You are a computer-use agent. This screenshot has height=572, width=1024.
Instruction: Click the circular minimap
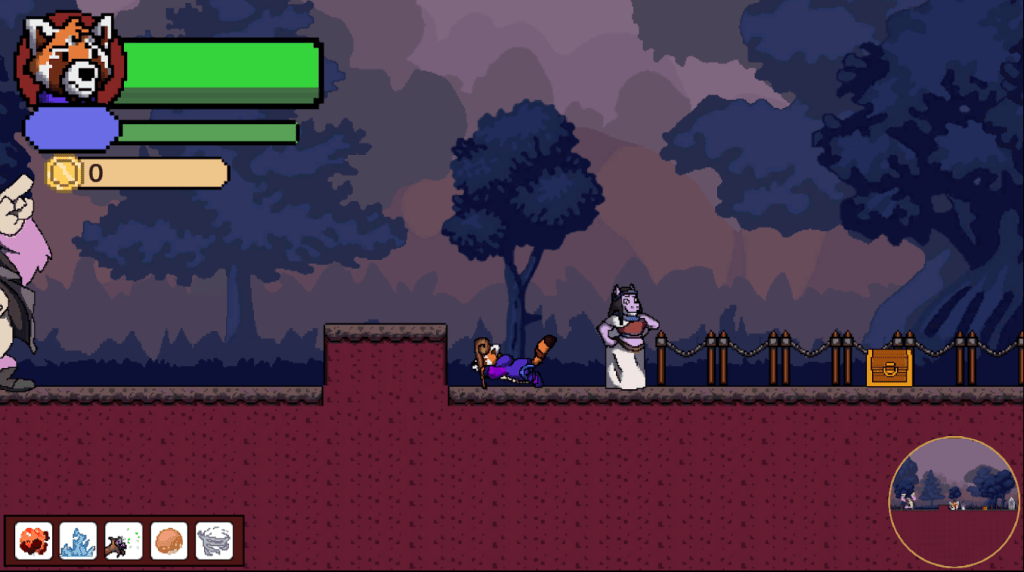tap(954, 502)
